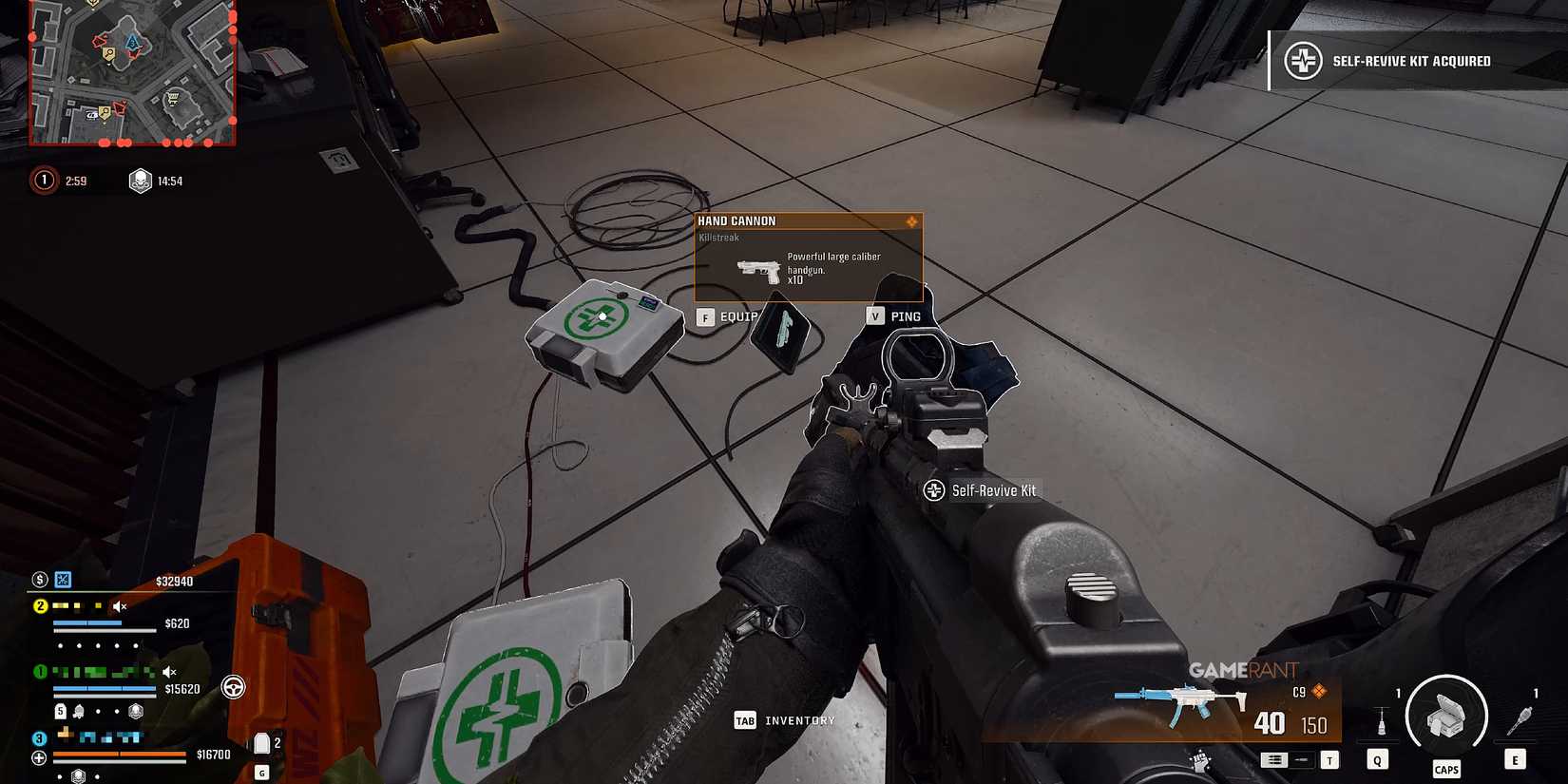The height and width of the screenshot is (784, 1568).
Task: Select the throwing knife lethal icon above E
Action: 1520,719
